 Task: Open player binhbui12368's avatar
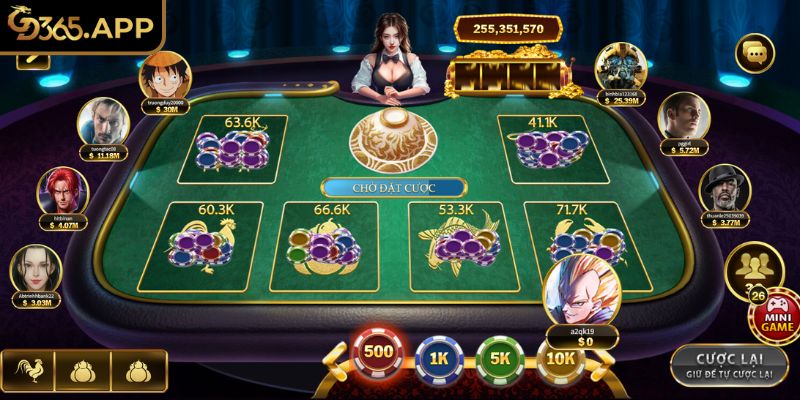pyautogui.click(x=612, y=66)
